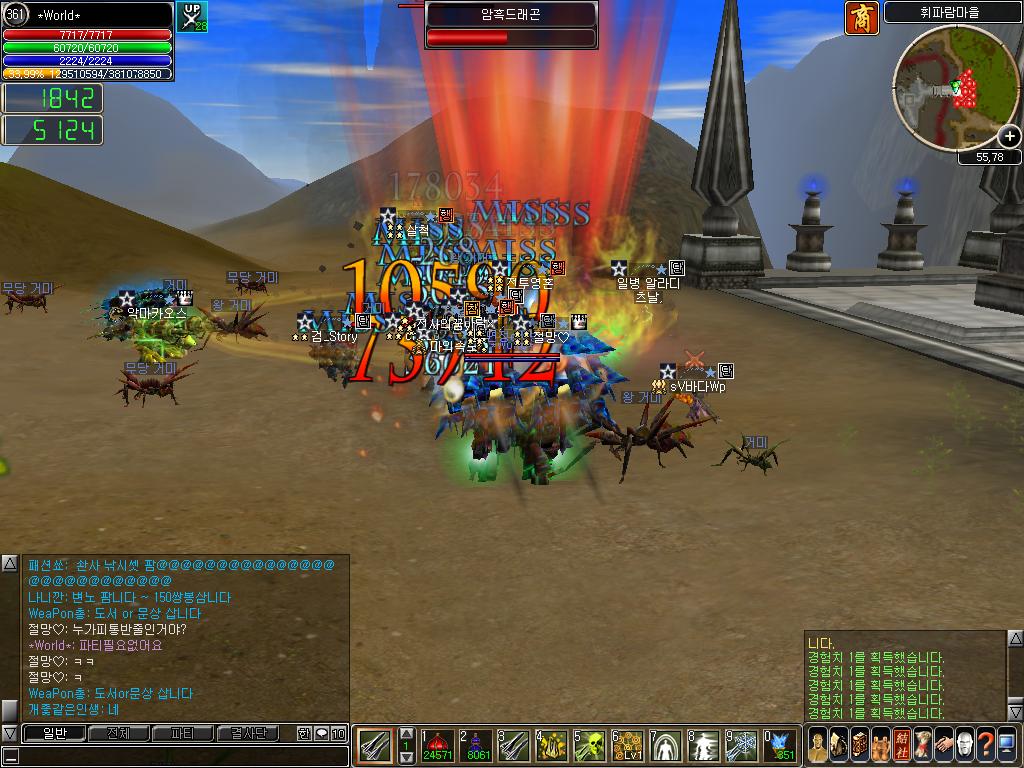The width and height of the screenshot is (1024, 768).
Task: Open the red 結社 guild menu button
Action: pos(900,745)
